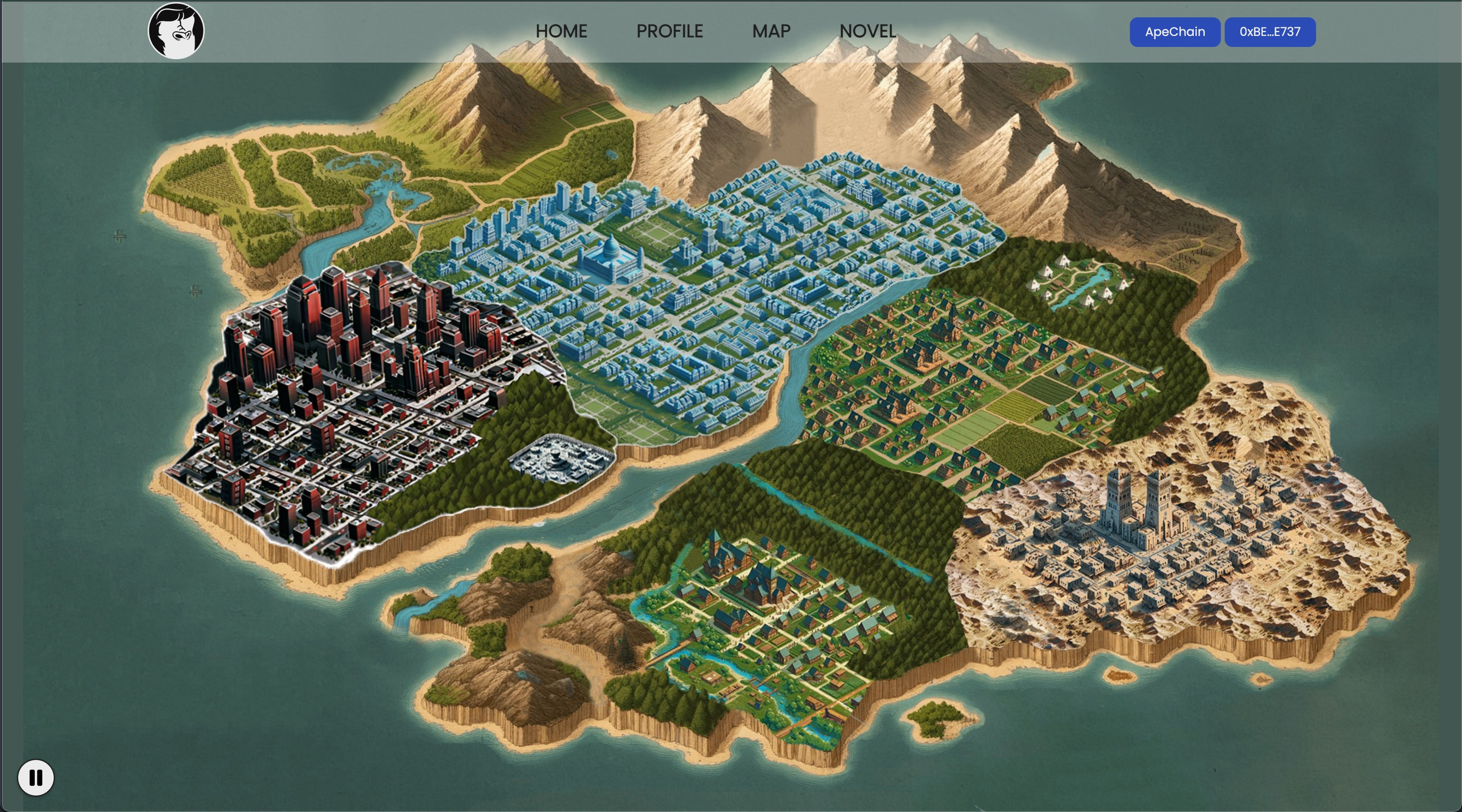Image resolution: width=1462 pixels, height=812 pixels.
Task: Open the NOVEL section
Action: [867, 31]
